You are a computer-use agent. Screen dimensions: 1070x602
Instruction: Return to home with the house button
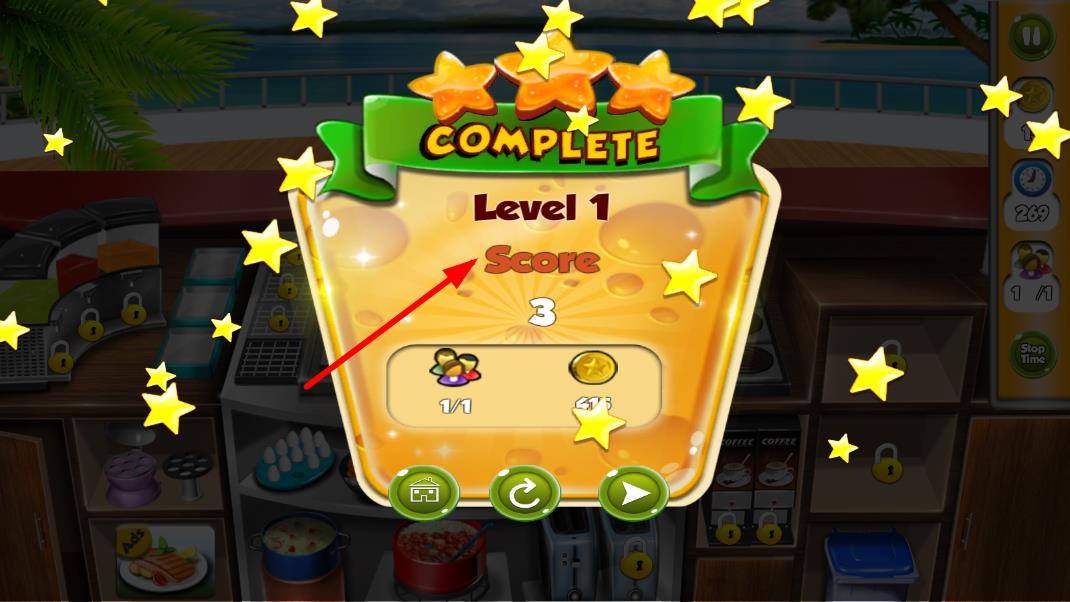(x=423, y=492)
